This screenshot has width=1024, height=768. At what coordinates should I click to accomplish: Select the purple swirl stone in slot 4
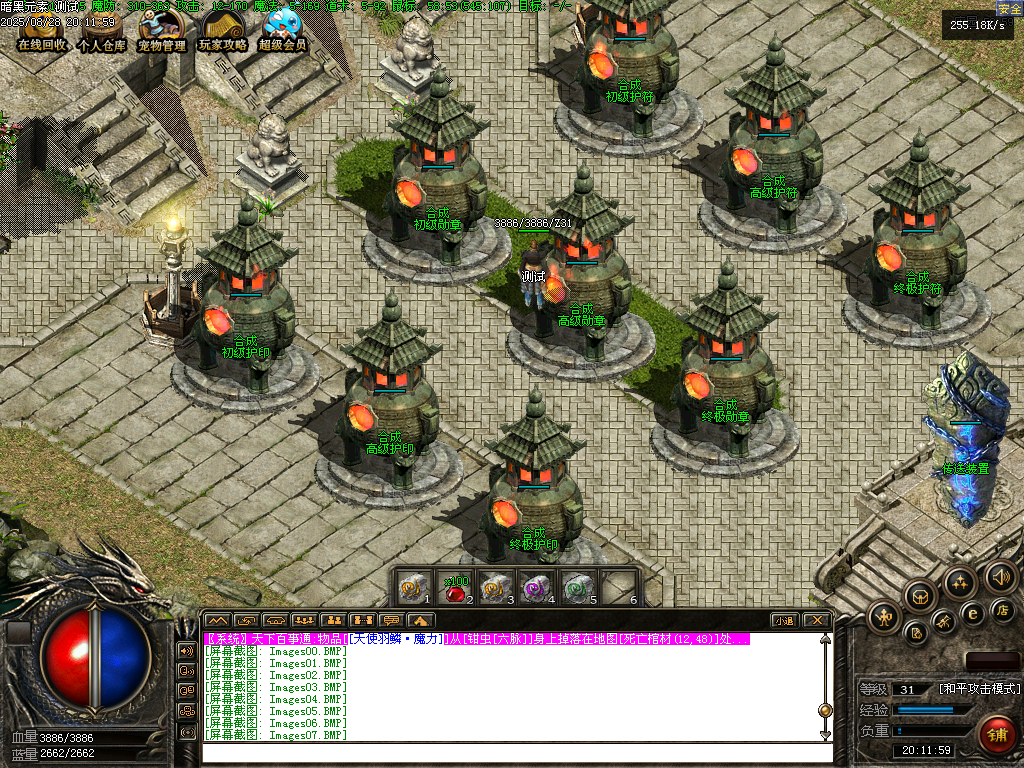click(x=535, y=588)
